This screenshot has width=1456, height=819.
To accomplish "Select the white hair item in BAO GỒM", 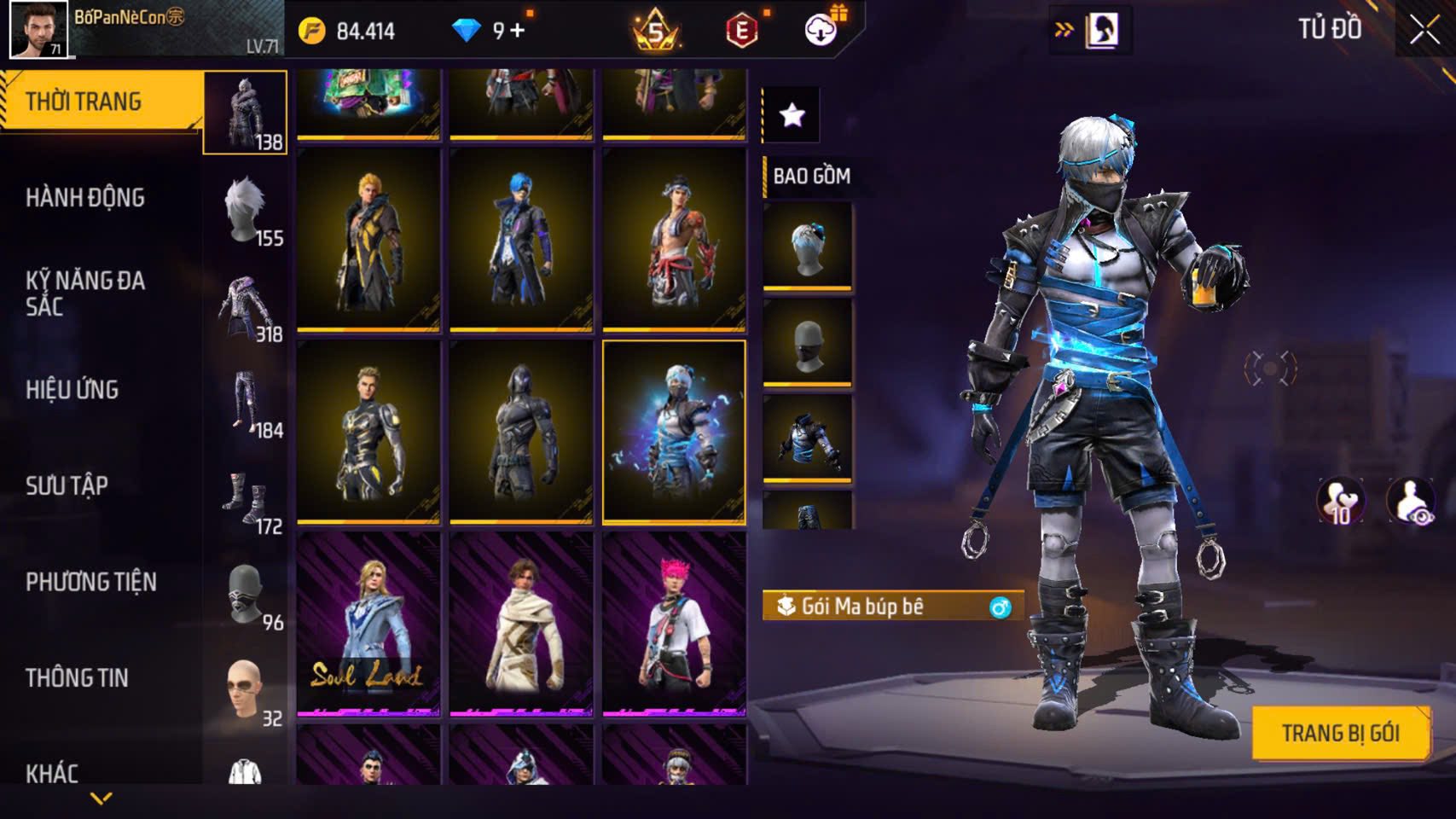I will point(807,246).
